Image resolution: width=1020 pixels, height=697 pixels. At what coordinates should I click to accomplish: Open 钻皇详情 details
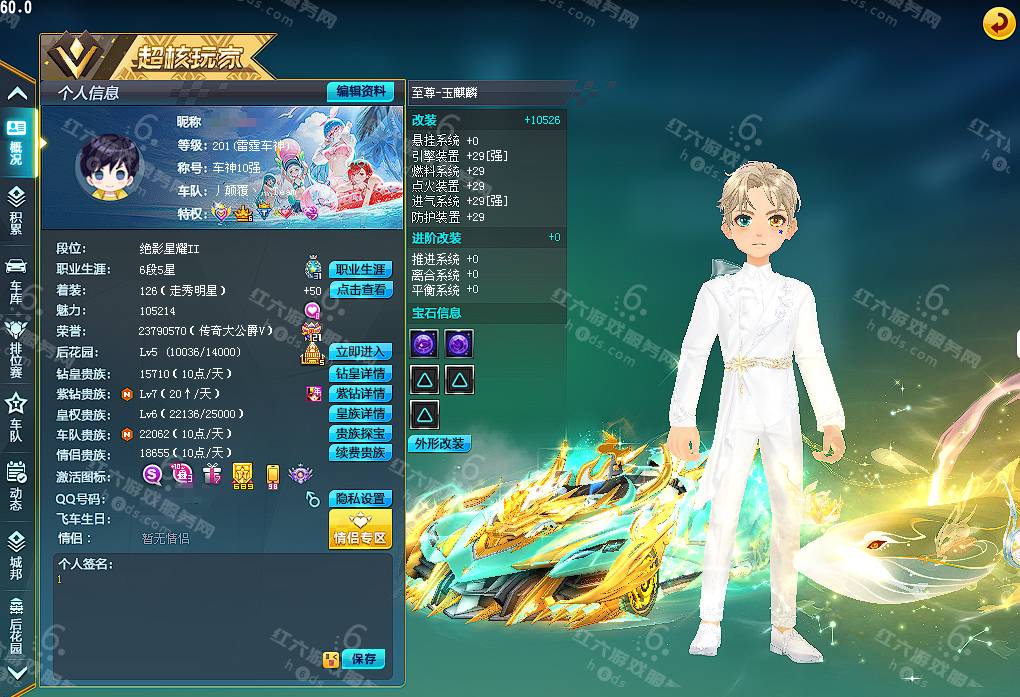point(360,374)
